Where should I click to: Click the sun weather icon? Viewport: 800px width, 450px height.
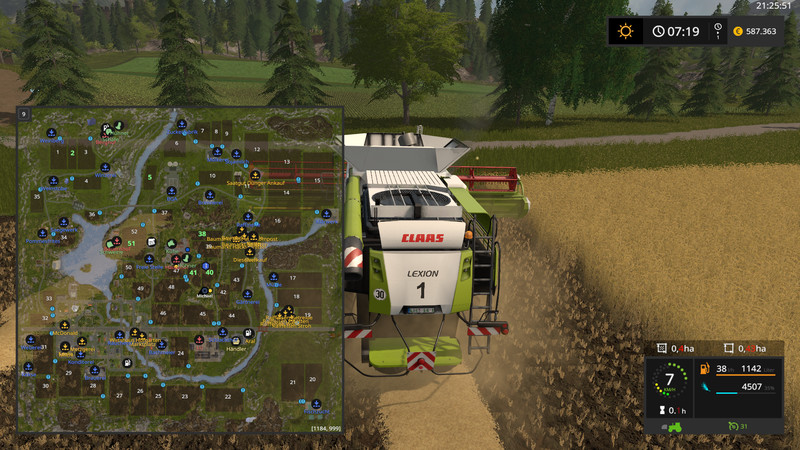pyautogui.click(x=626, y=31)
